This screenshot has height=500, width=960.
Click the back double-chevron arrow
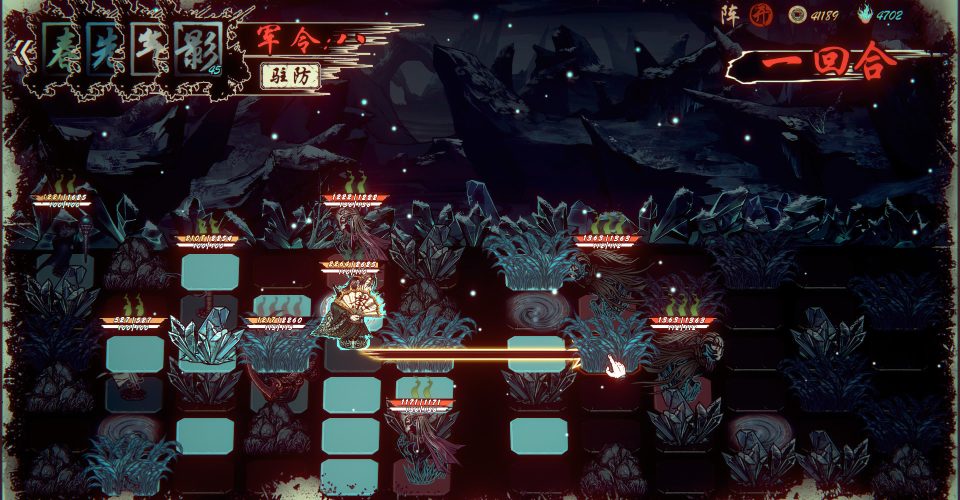tap(17, 50)
